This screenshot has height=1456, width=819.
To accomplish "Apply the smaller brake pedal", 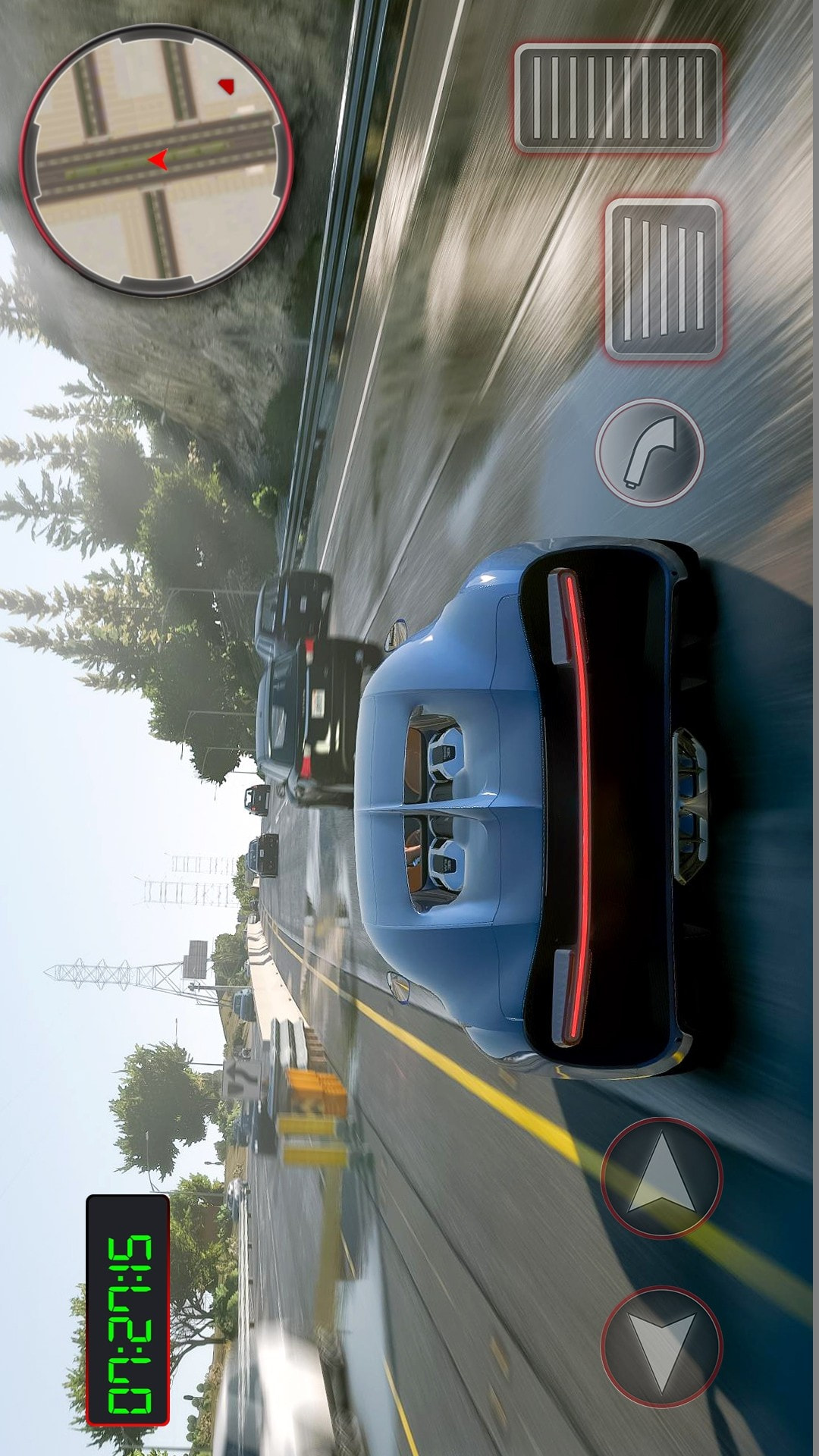I will point(664,279).
